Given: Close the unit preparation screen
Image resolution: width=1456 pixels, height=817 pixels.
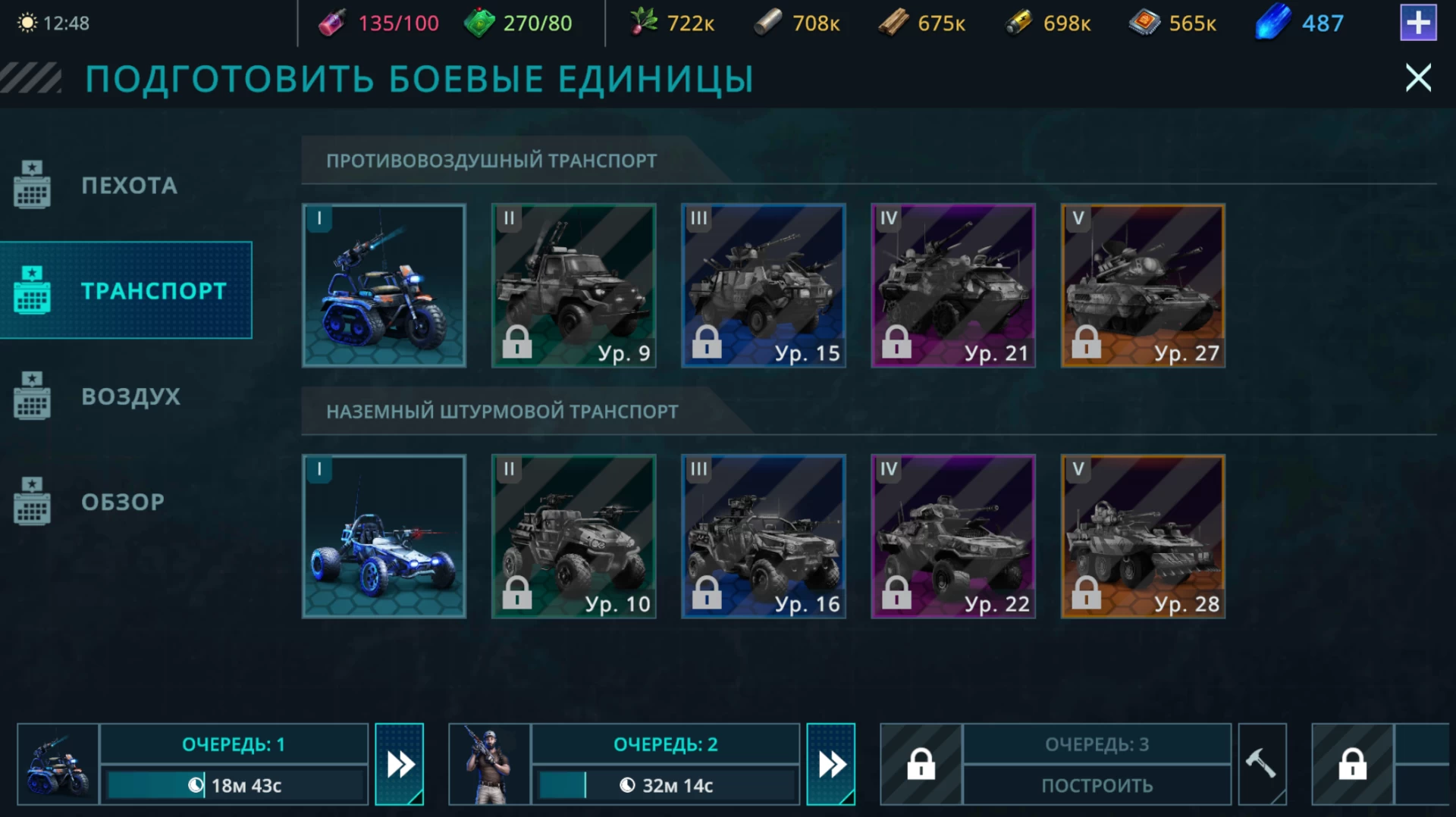Looking at the screenshot, I should tap(1417, 78).
